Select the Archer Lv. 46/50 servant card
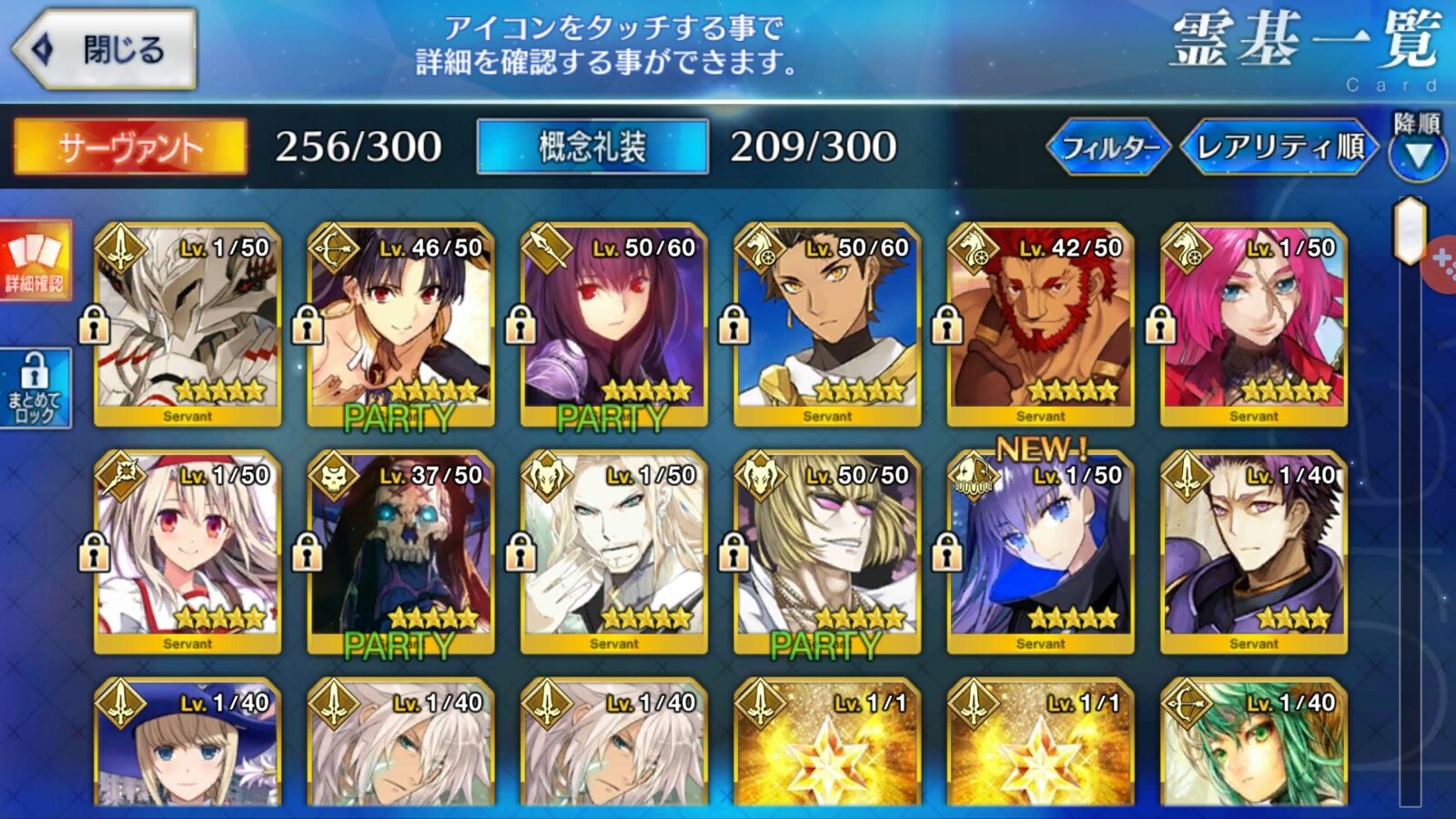The height and width of the screenshot is (819, 1456). [400, 325]
